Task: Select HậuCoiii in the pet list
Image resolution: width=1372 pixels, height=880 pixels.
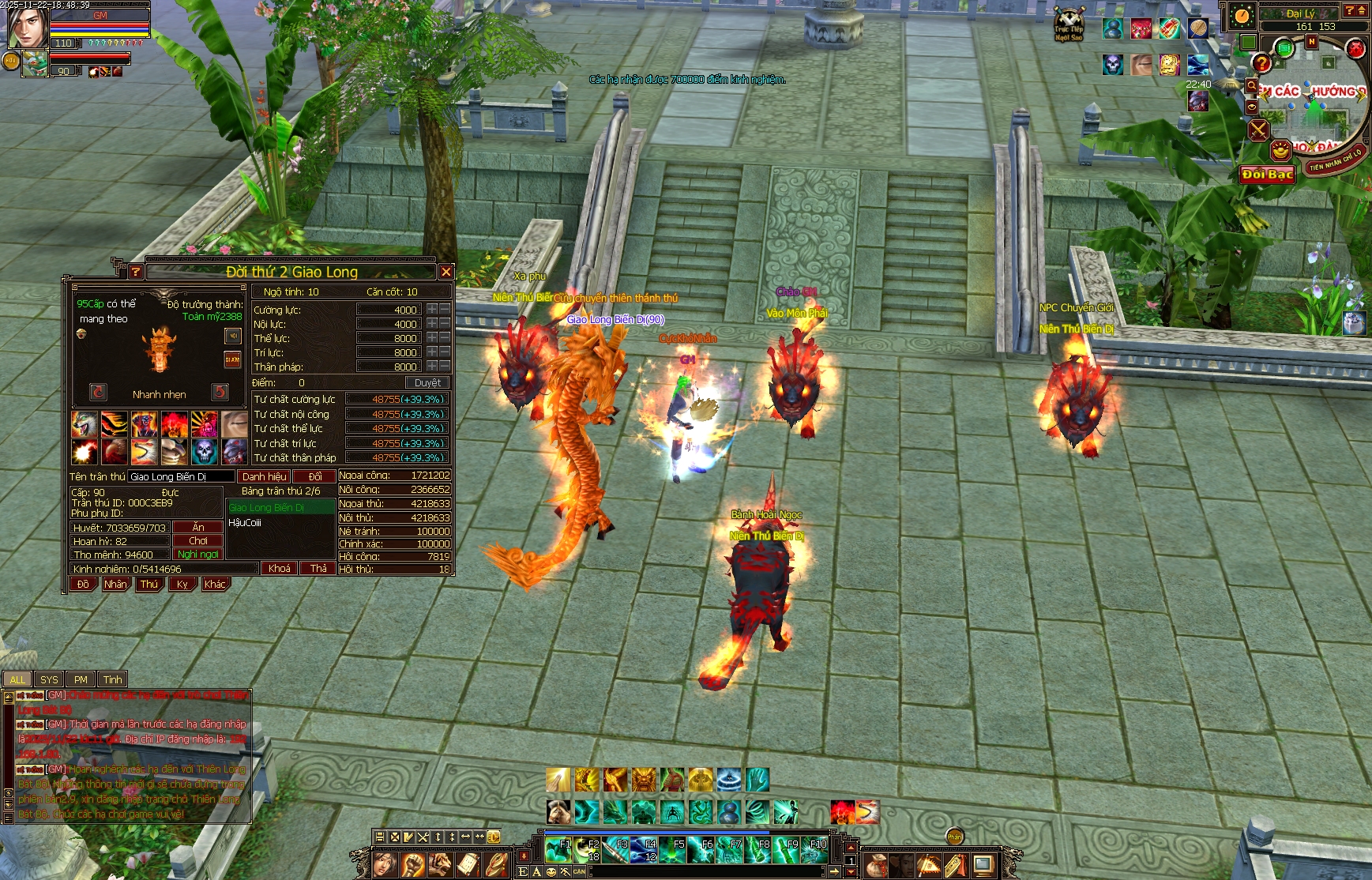Action: point(246,523)
